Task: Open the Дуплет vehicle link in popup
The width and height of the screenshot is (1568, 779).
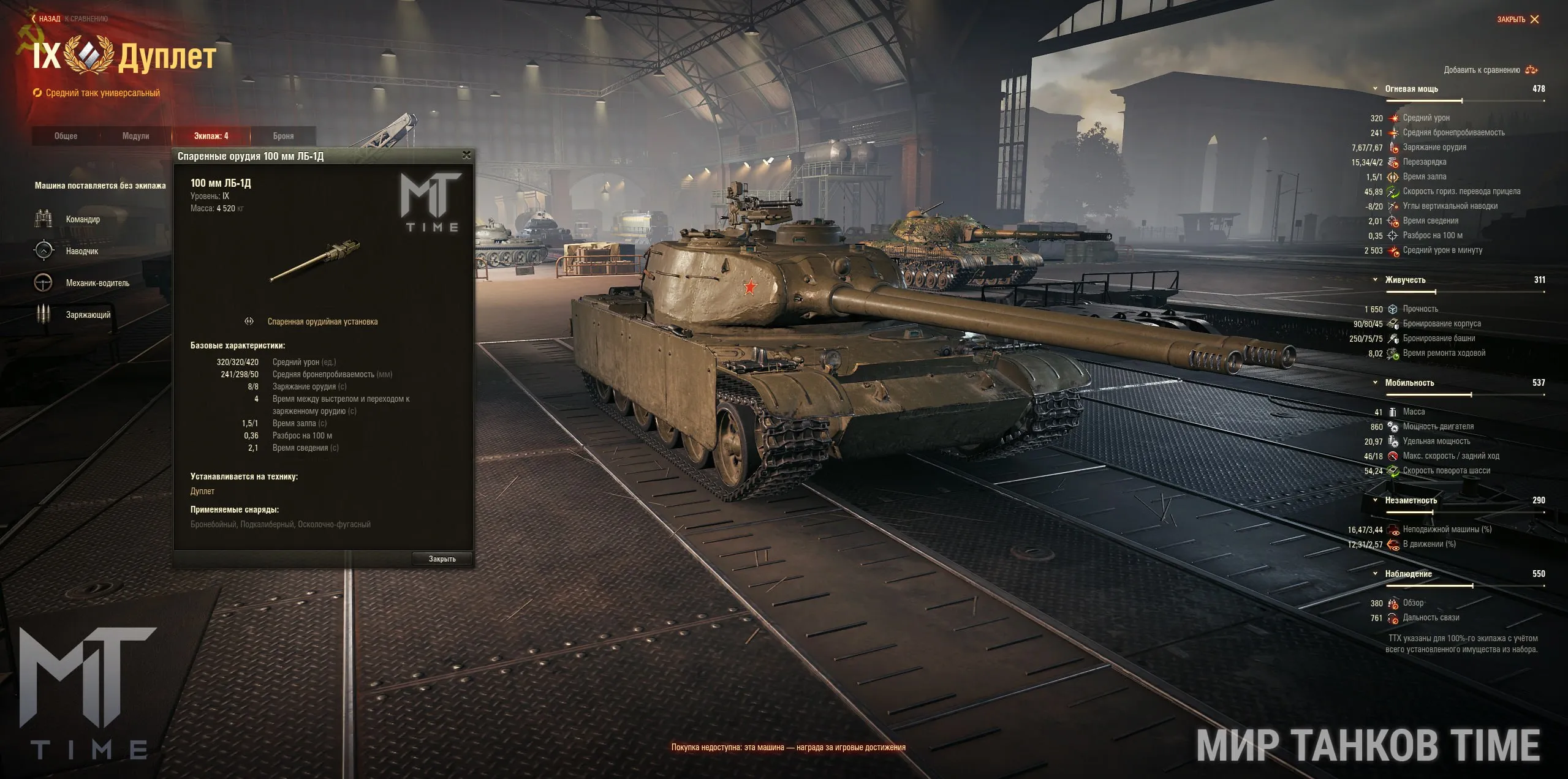Action: [x=202, y=491]
